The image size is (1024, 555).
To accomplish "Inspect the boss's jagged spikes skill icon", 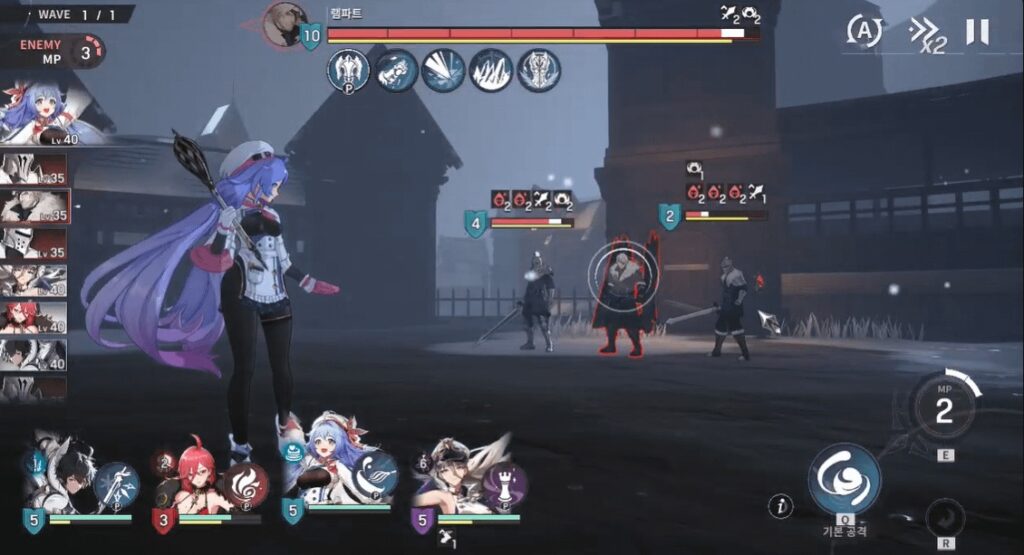I will pos(491,71).
